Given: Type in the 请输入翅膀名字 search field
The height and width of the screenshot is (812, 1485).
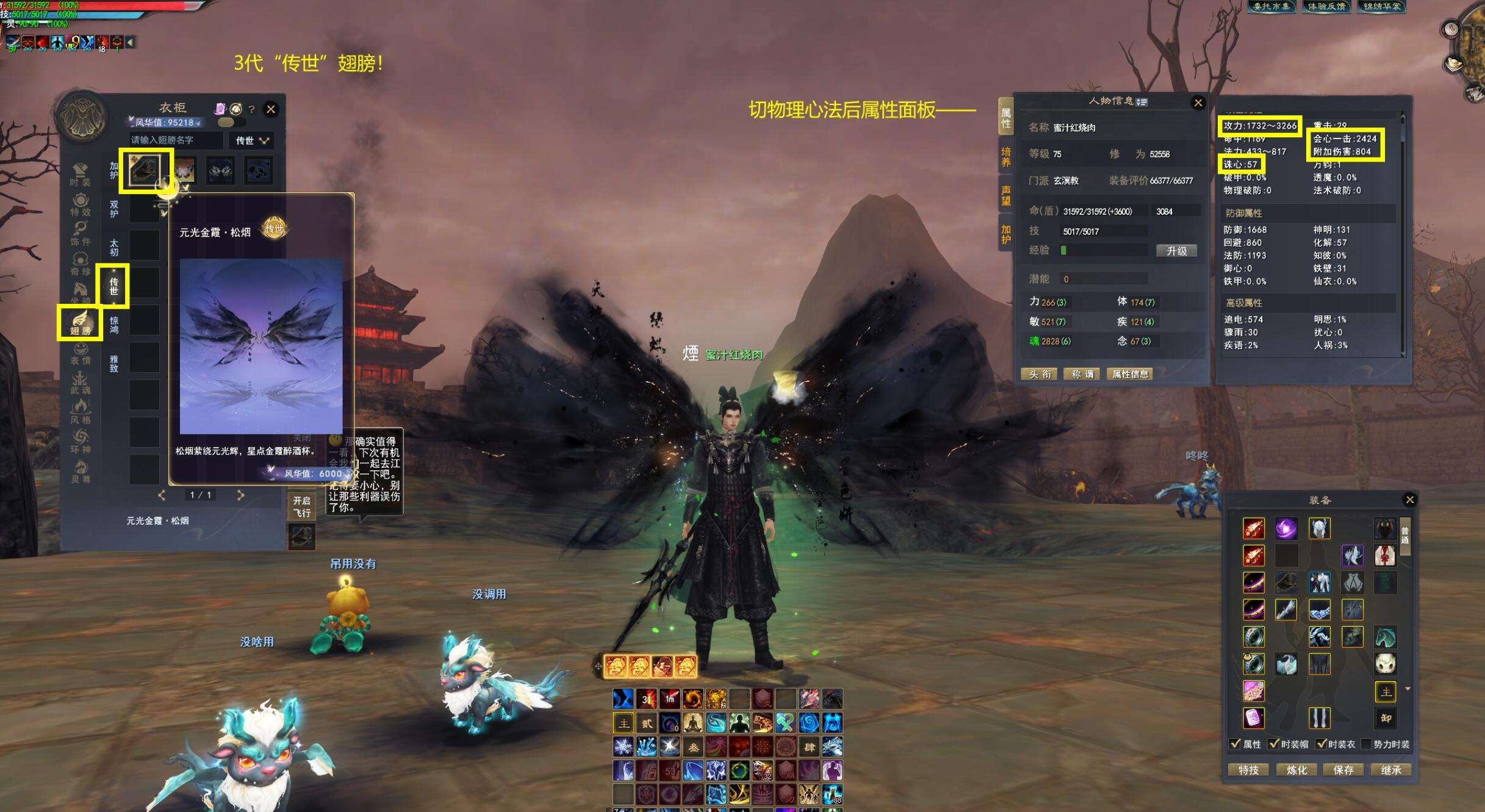Looking at the screenshot, I should click(x=176, y=140).
